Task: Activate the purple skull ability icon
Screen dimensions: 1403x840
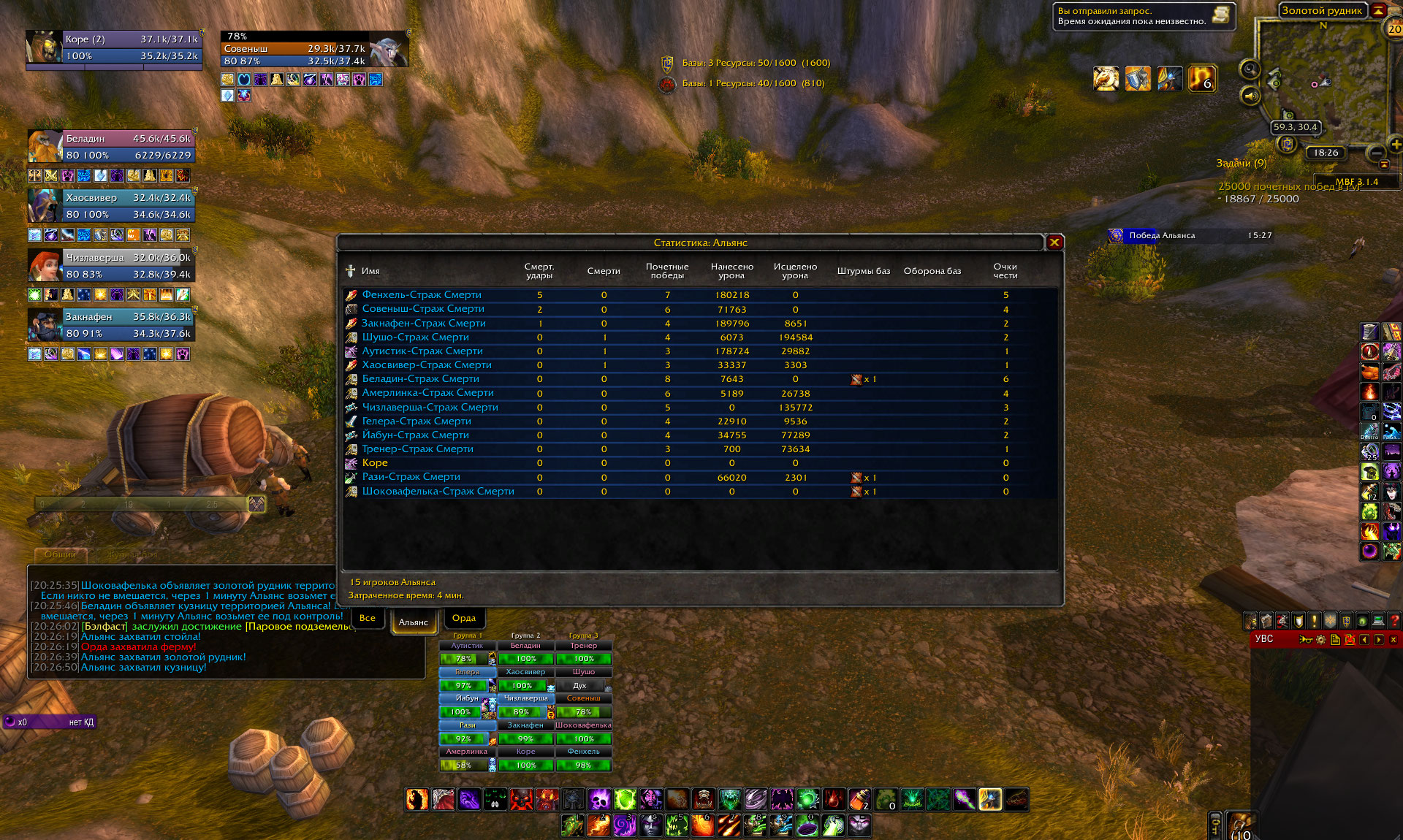Action: pyautogui.click(x=599, y=799)
